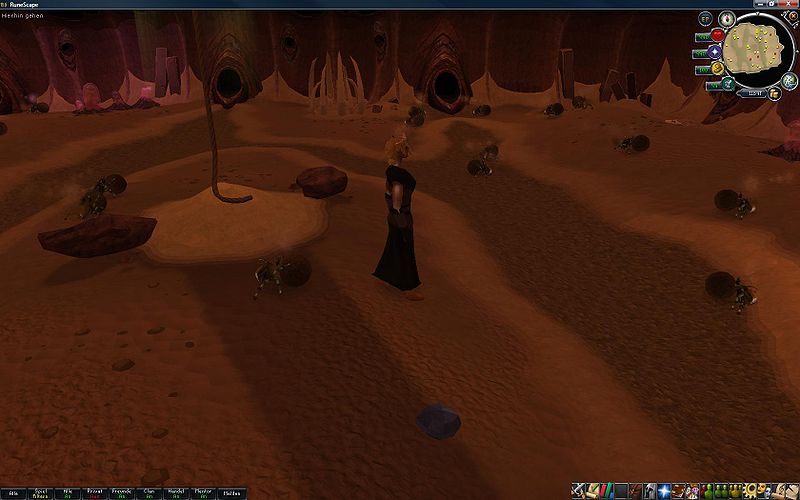Open the money pouch

[x=774, y=92]
